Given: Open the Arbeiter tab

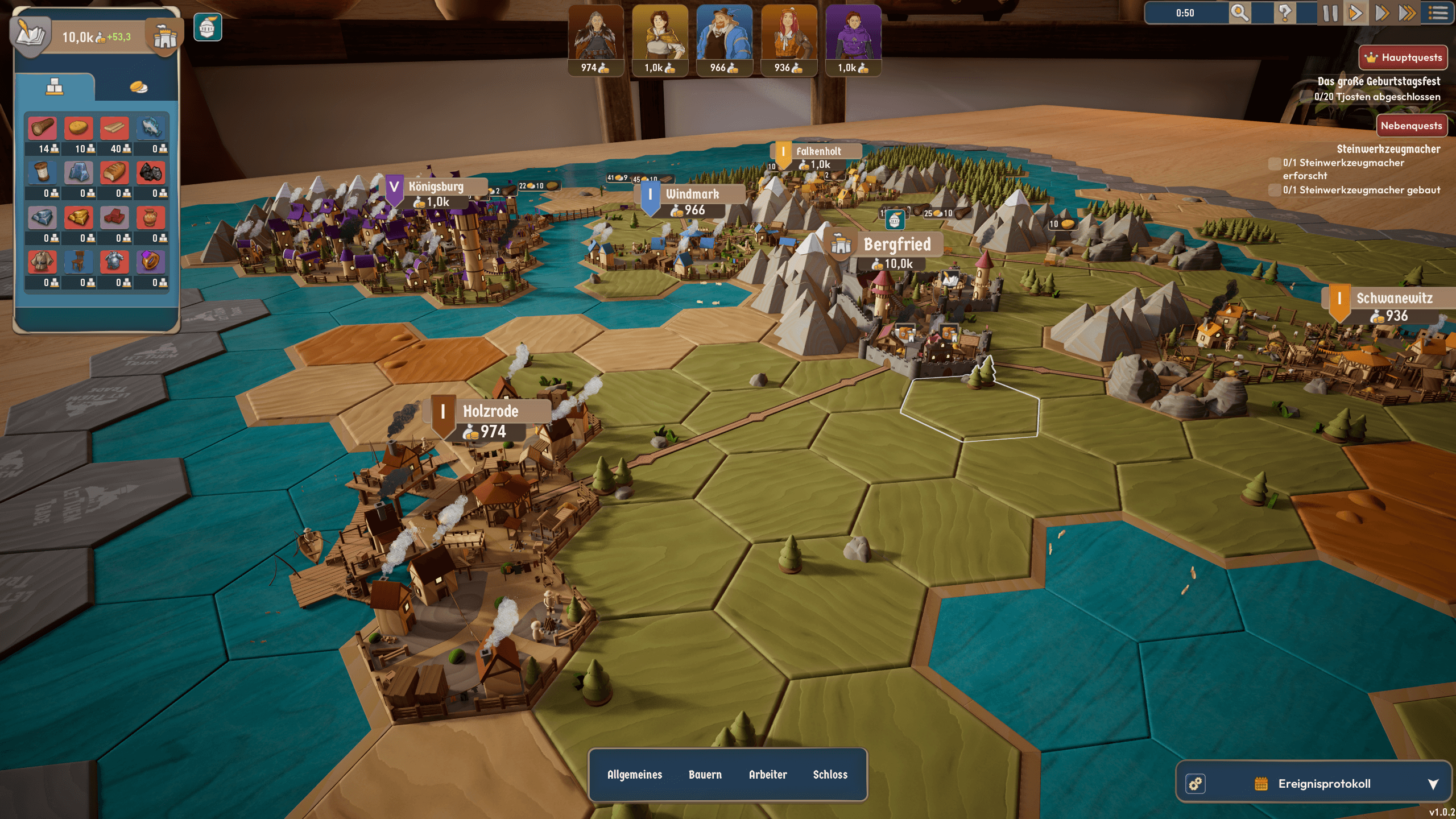Looking at the screenshot, I should coord(768,775).
